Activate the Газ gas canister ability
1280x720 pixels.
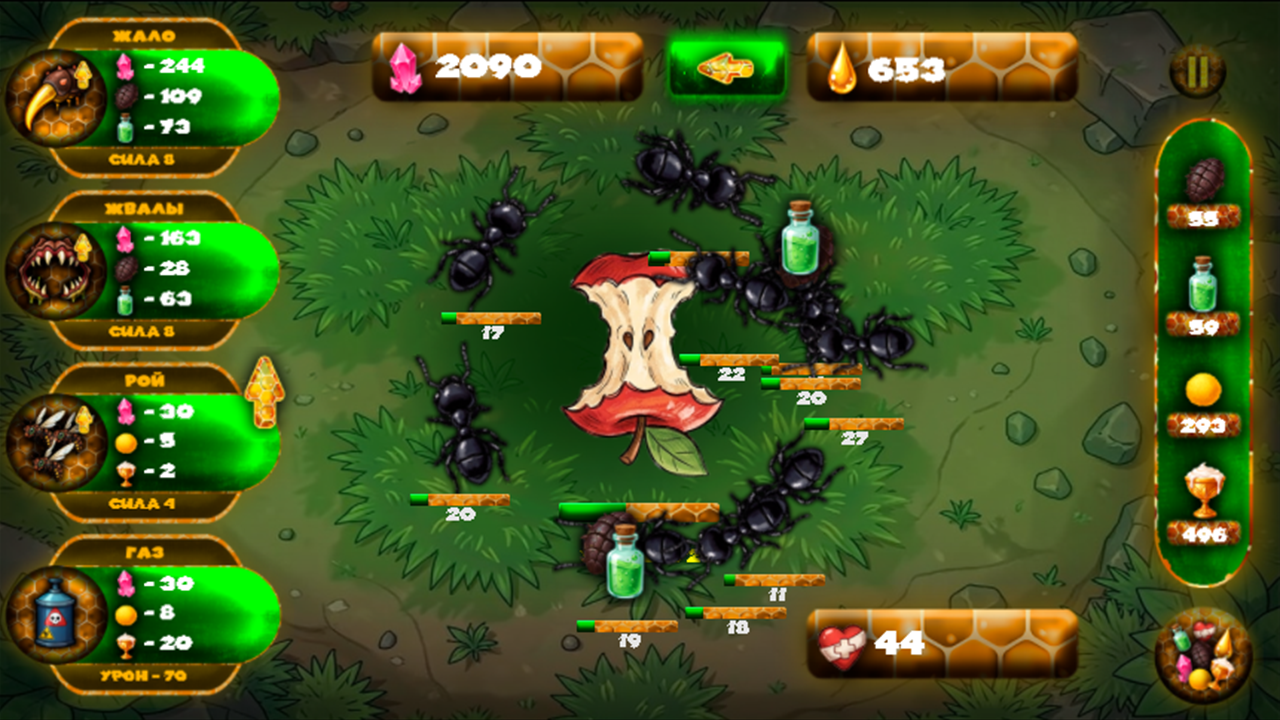(x=55, y=613)
